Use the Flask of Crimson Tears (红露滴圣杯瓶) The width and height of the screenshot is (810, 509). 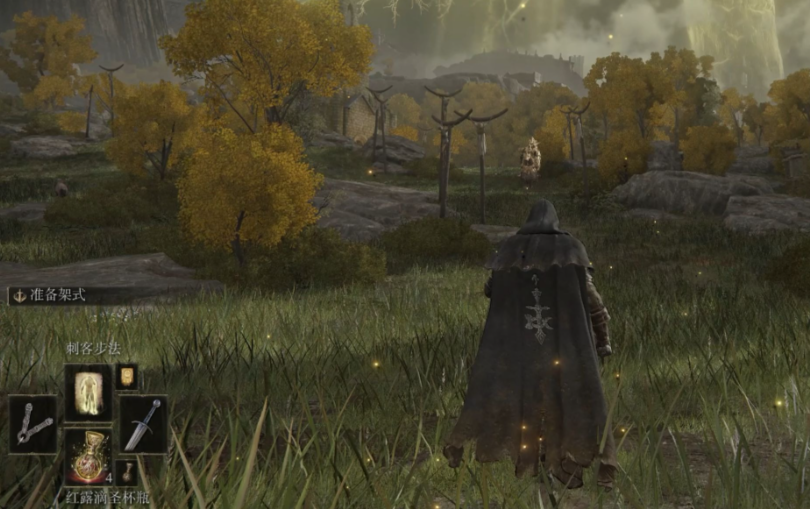point(88,457)
